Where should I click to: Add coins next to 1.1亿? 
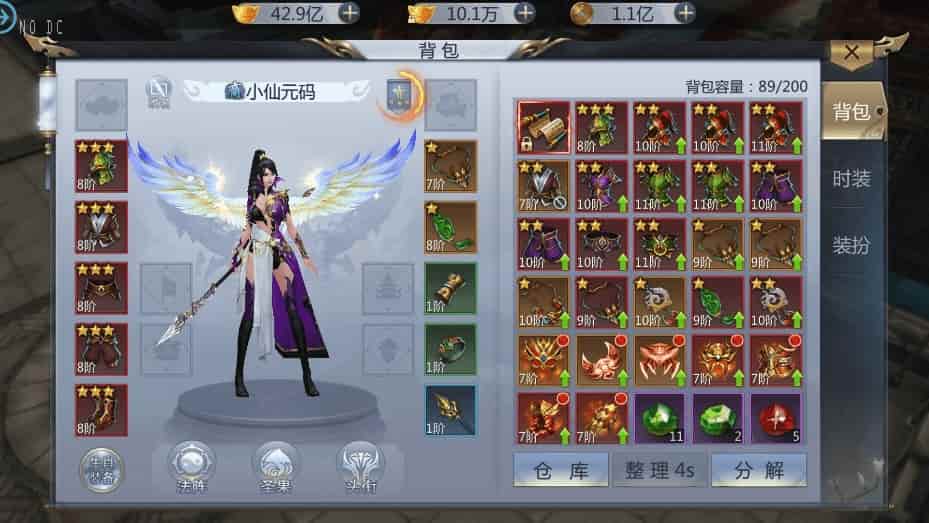point(685,13)
